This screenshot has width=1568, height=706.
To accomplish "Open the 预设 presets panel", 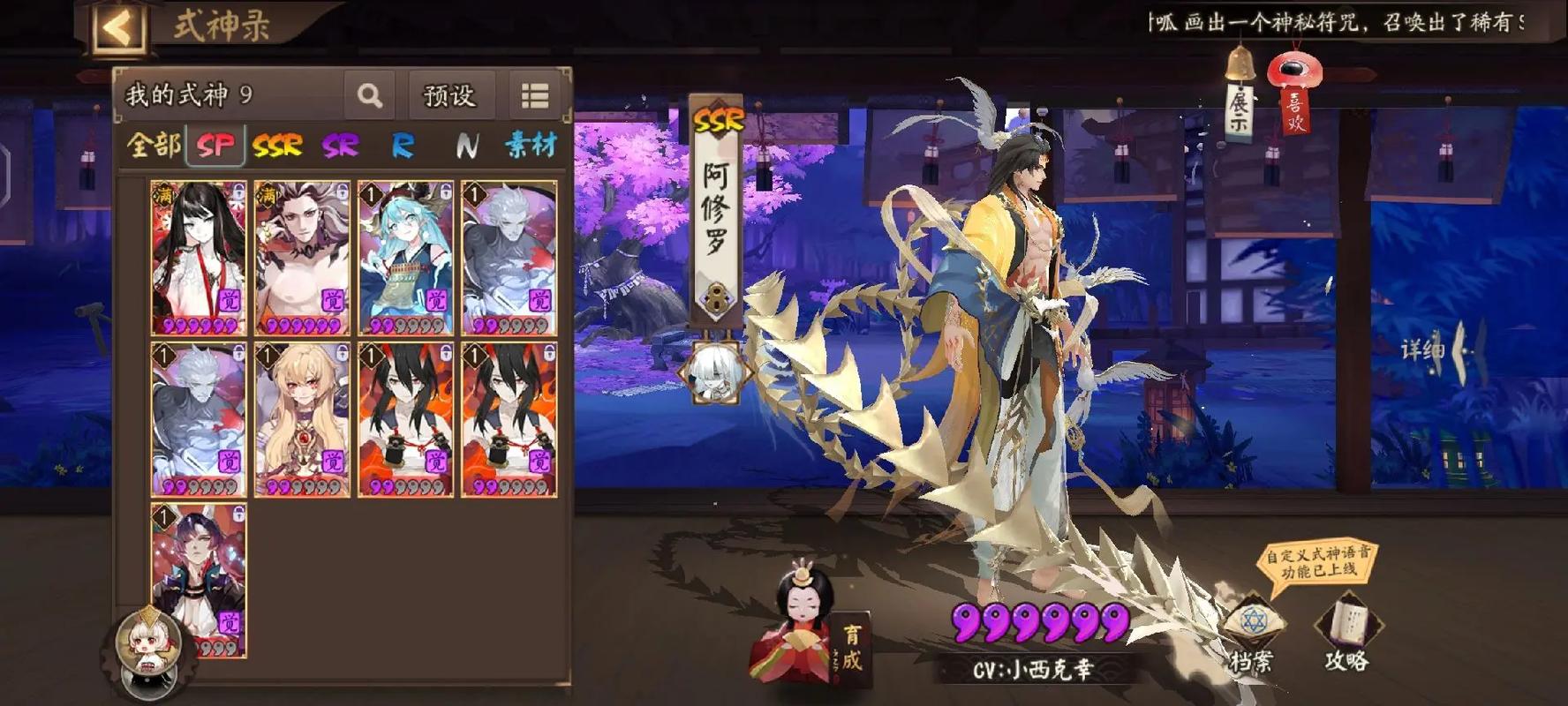I will (x=449, y=95).
